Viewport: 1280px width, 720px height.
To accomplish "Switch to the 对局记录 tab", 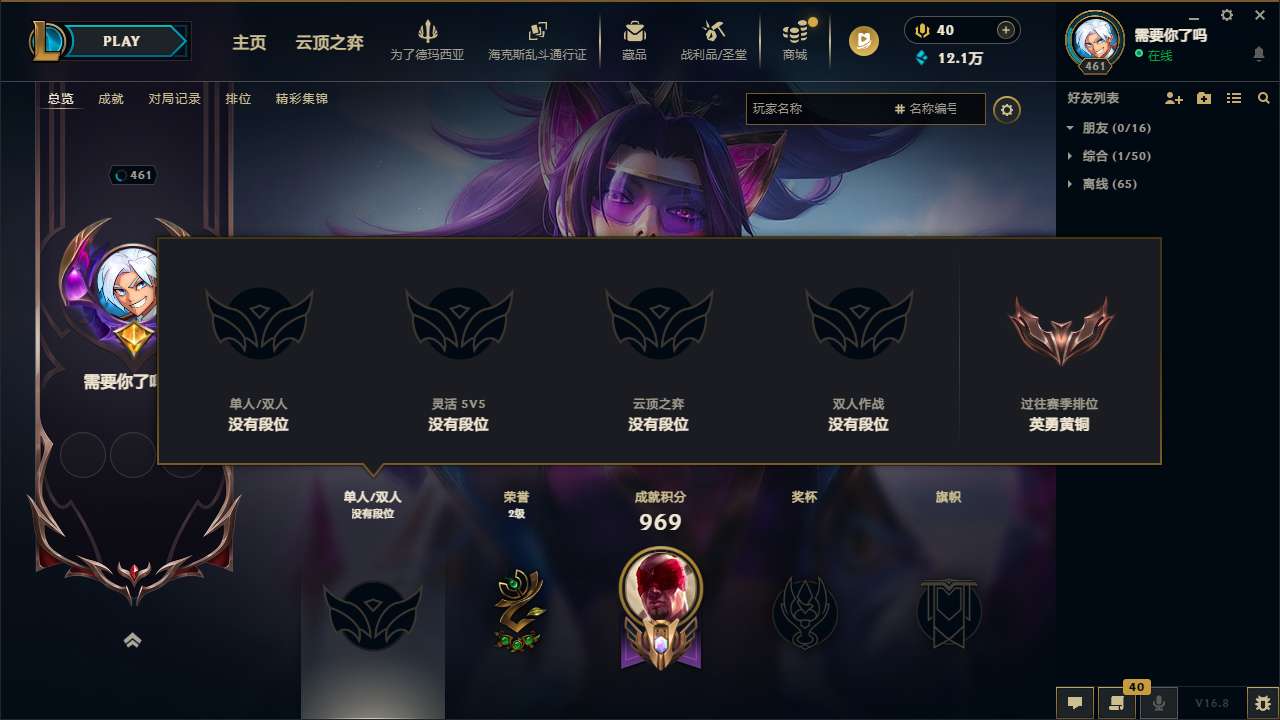I will click(x=173, y=98).
